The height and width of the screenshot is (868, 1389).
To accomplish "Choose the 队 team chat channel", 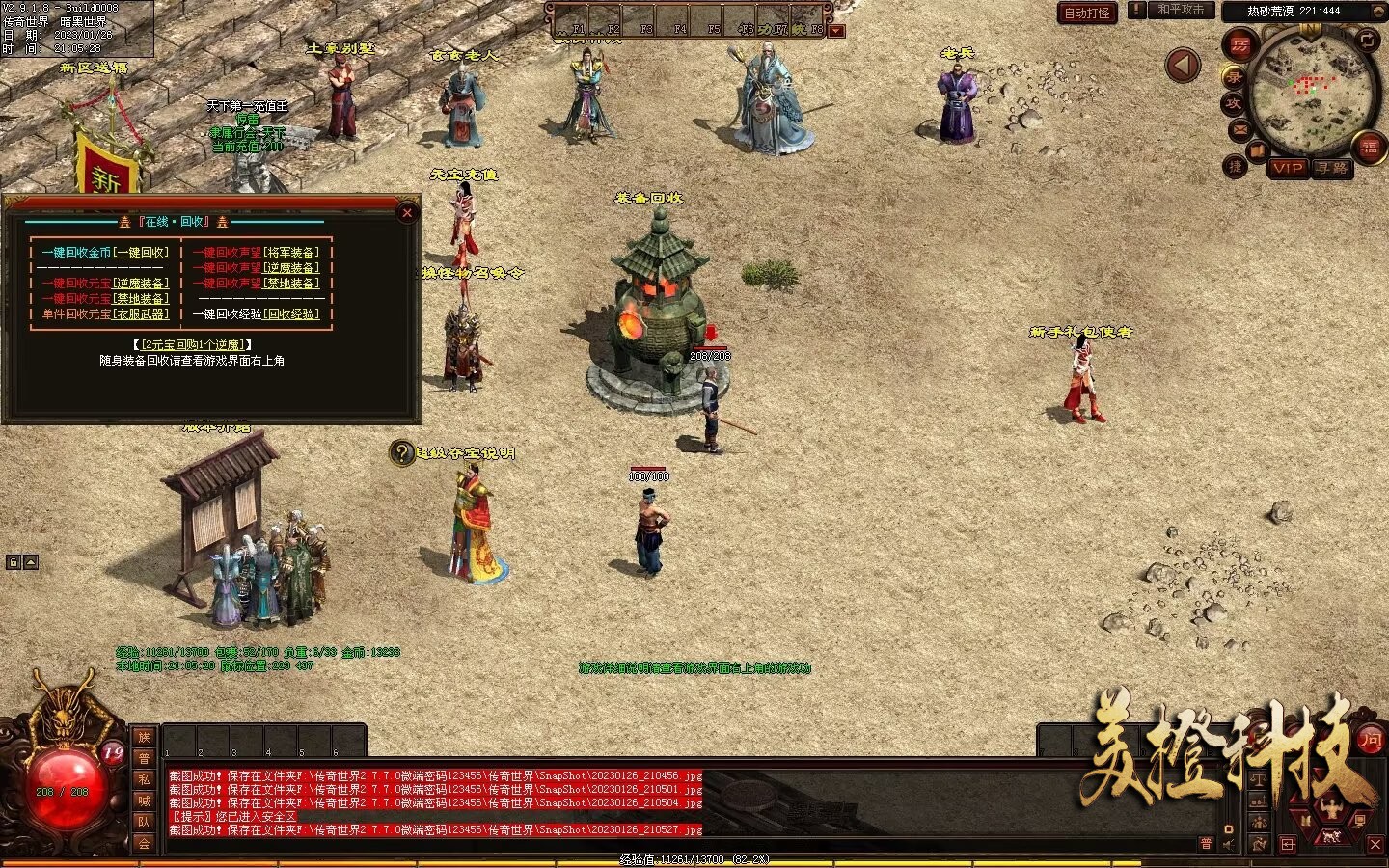I will (144, 822).
